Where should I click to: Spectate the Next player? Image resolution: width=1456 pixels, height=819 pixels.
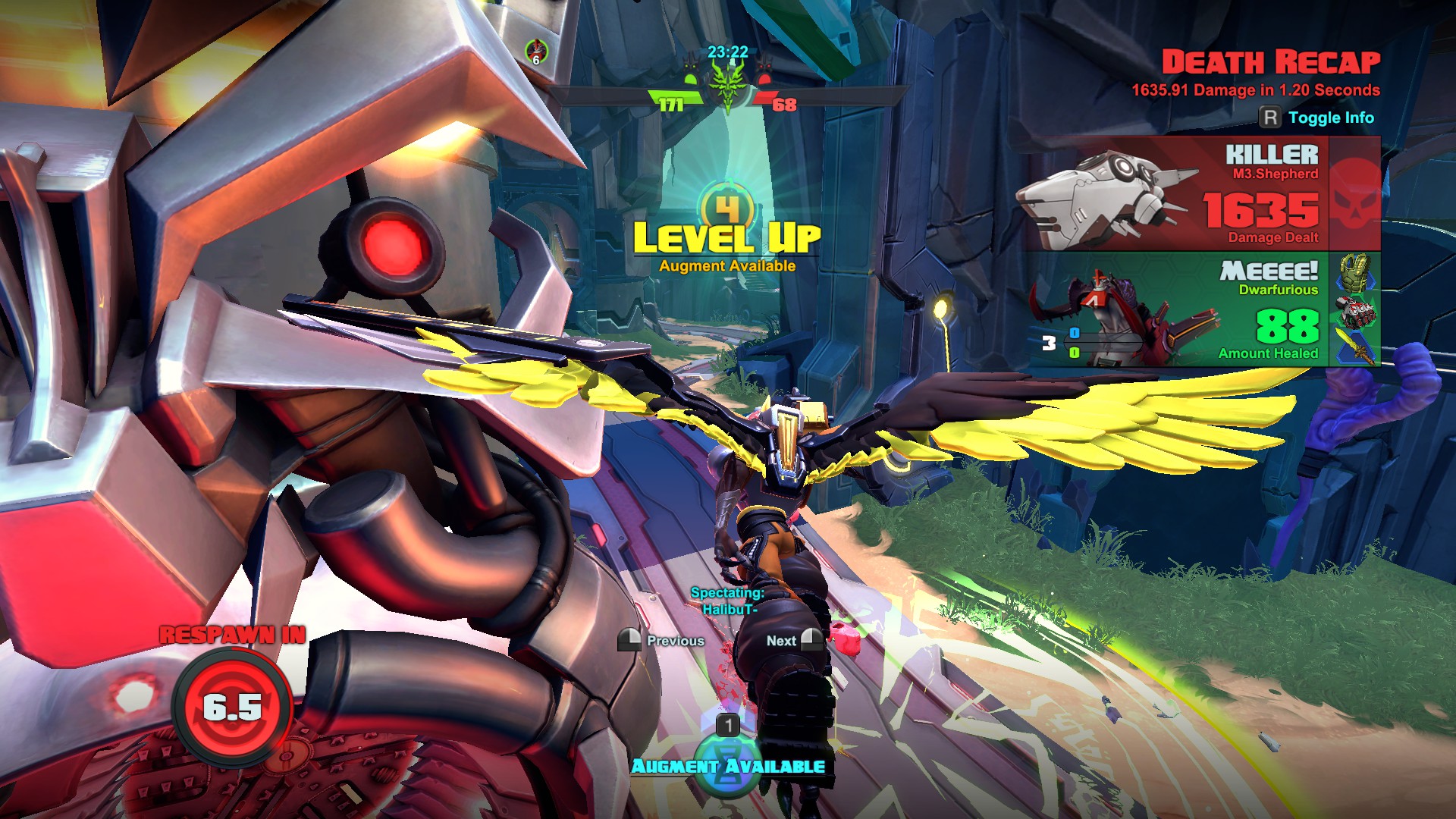tap(793, 641)
